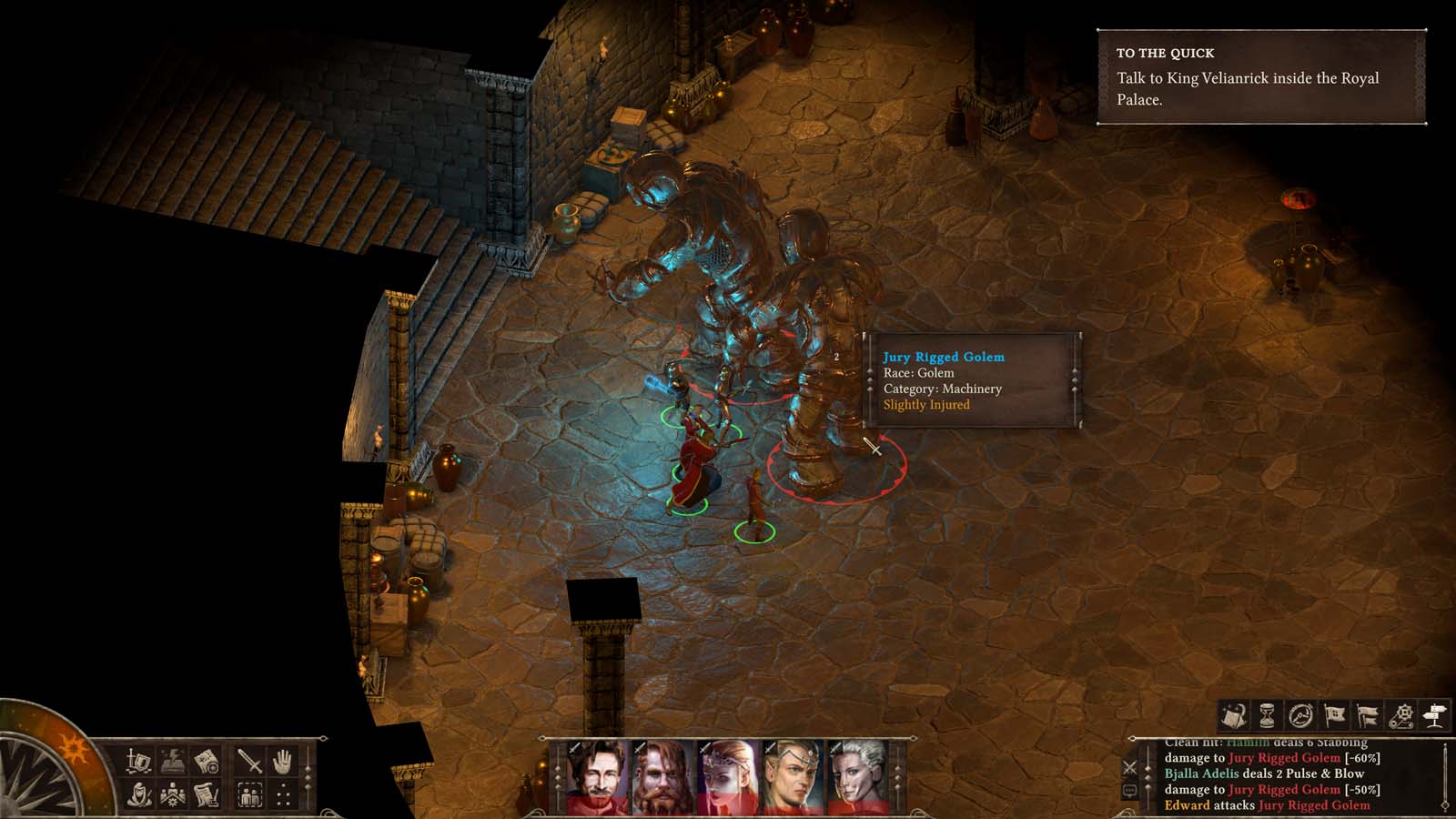Toggle the six-dot dice icon
Screen dimensions: 1456x819
pyautogui.click(x=283, y=794)
